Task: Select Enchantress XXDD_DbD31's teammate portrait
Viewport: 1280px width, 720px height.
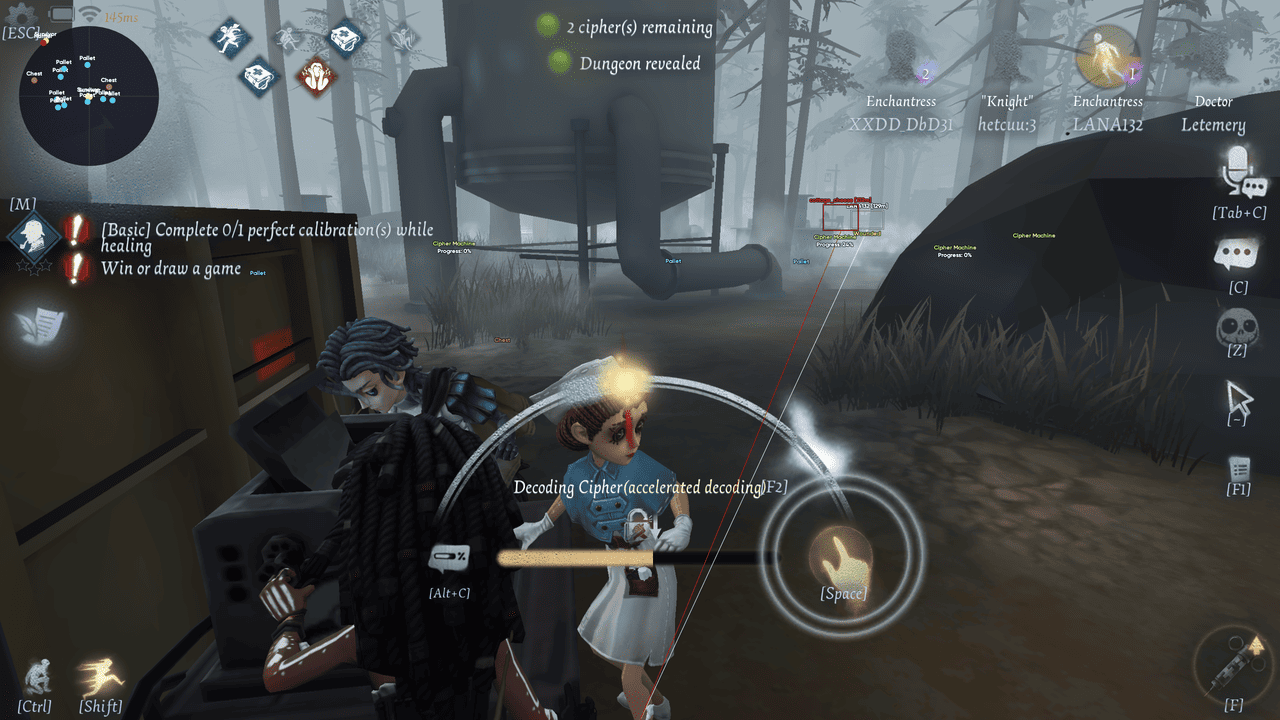Action: [902, 58]
